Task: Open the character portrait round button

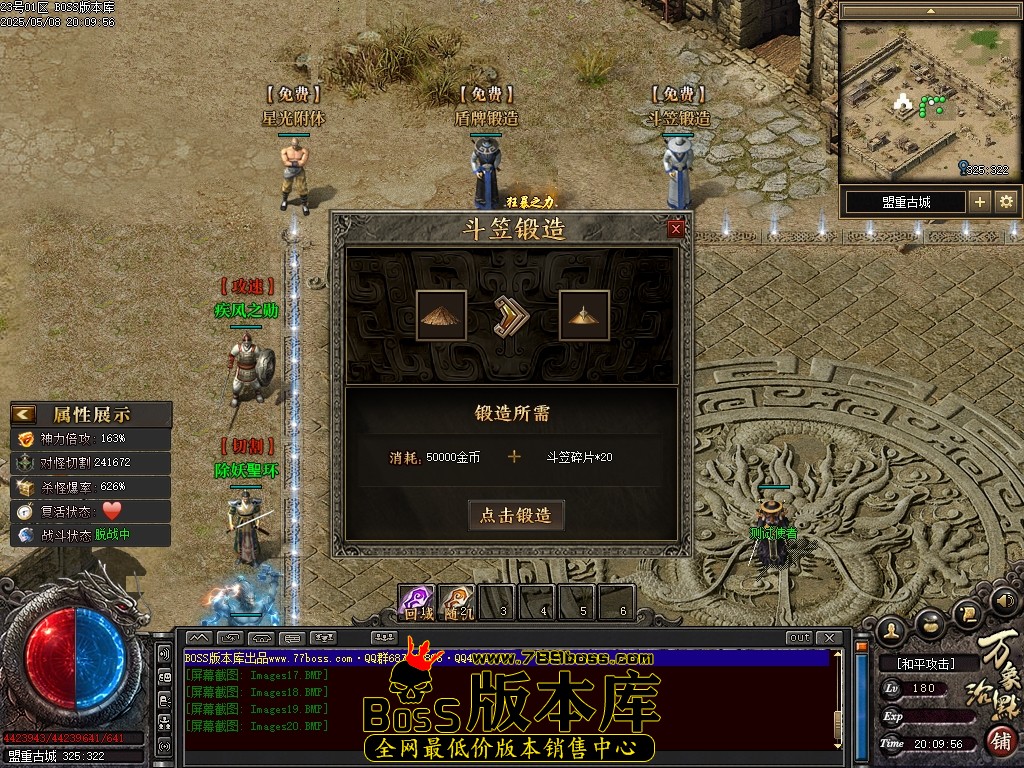Action: 891,630
